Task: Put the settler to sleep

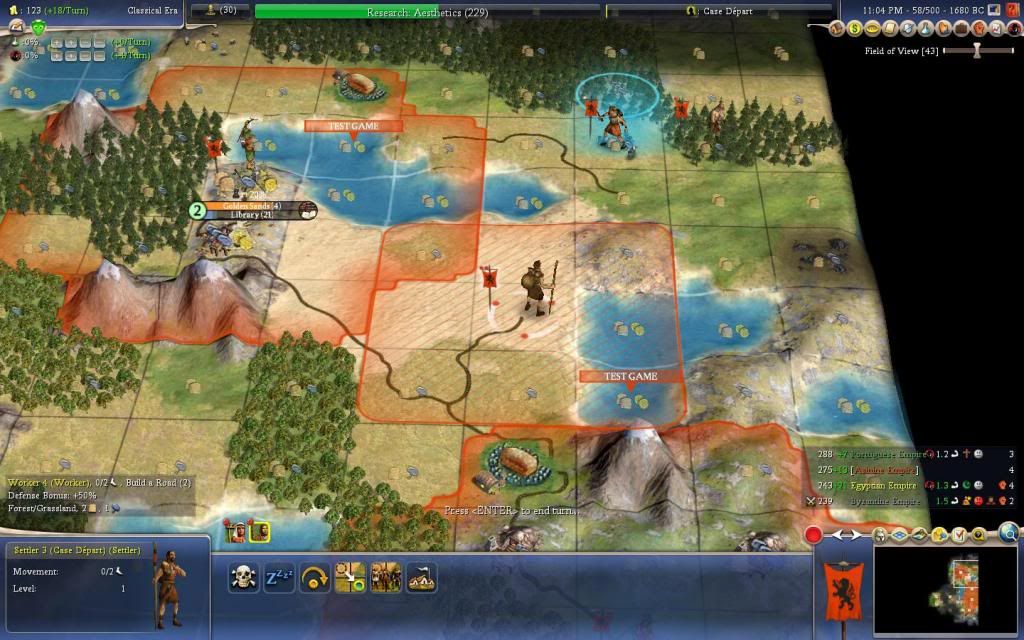Action: tap(278, 578)
